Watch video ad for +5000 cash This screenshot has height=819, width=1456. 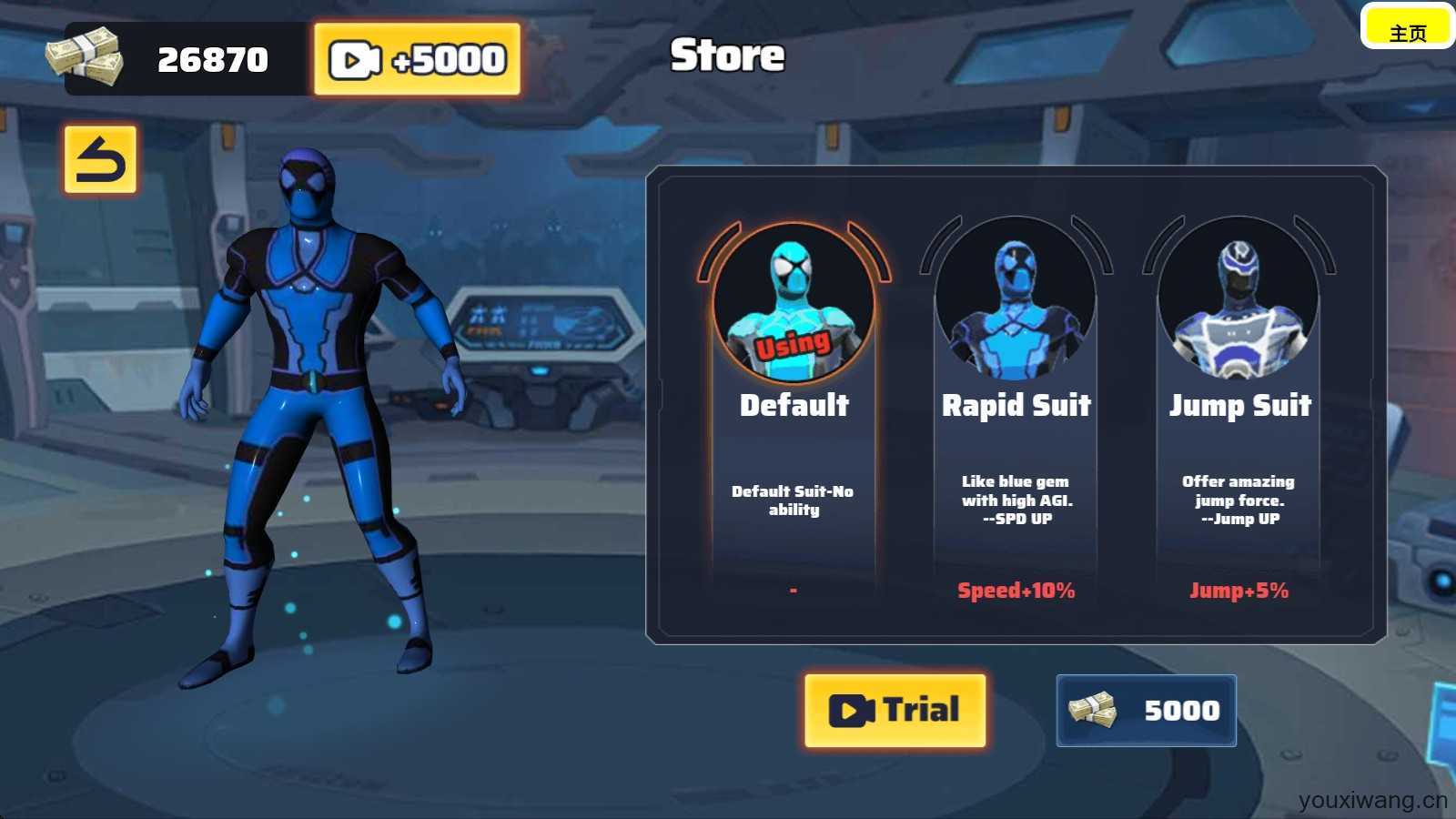point(417,60)
